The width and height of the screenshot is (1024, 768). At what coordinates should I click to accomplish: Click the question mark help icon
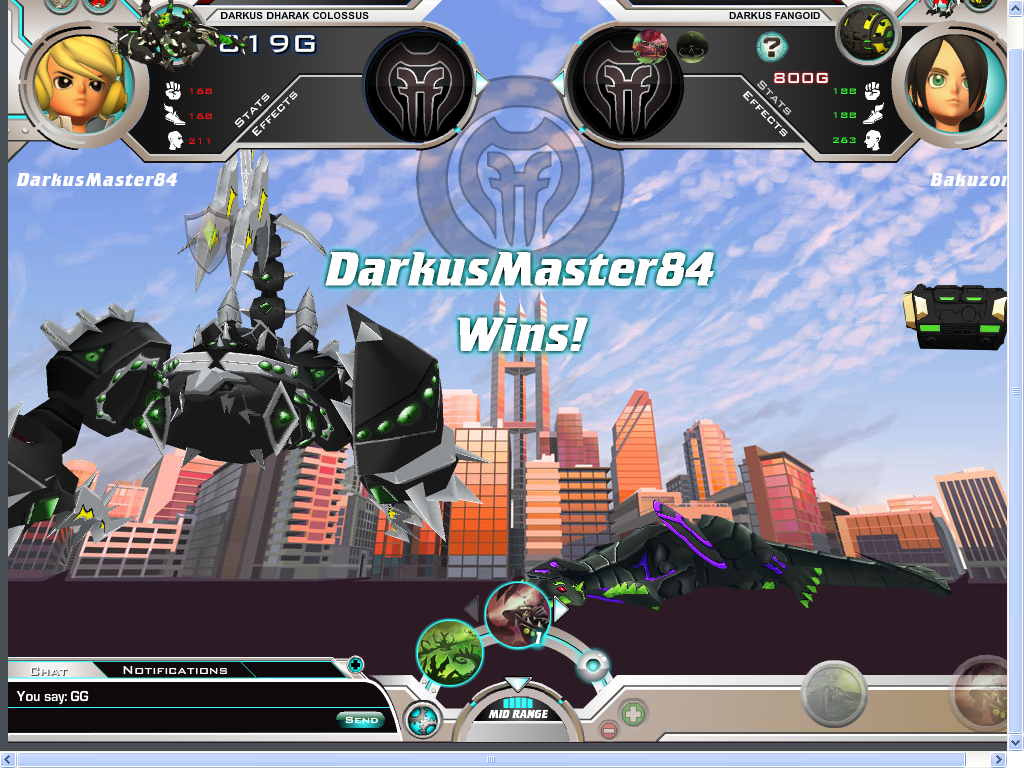pyautogui.click(x=770, y=46)
